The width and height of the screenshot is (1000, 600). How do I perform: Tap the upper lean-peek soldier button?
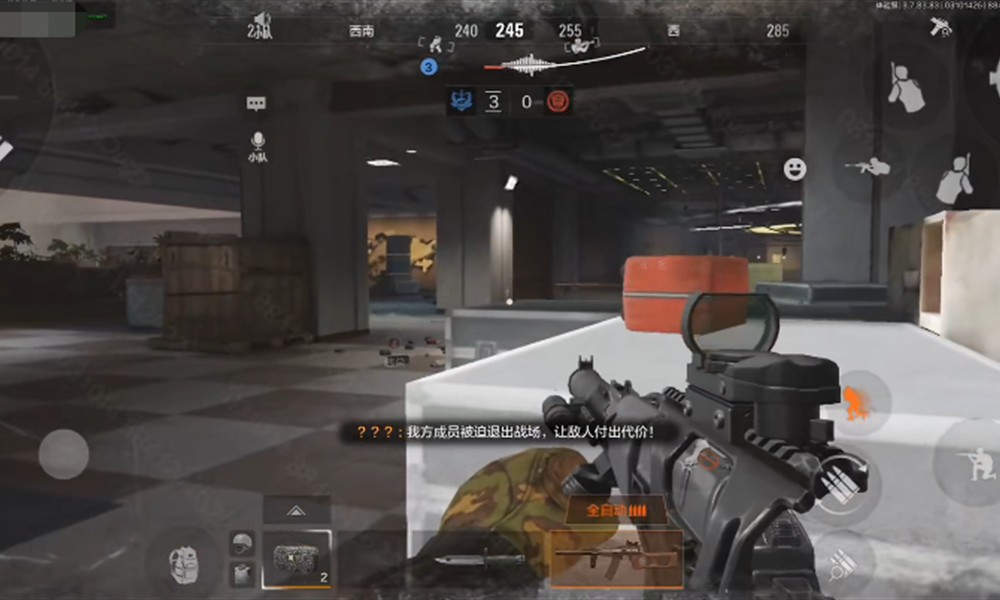908,86
